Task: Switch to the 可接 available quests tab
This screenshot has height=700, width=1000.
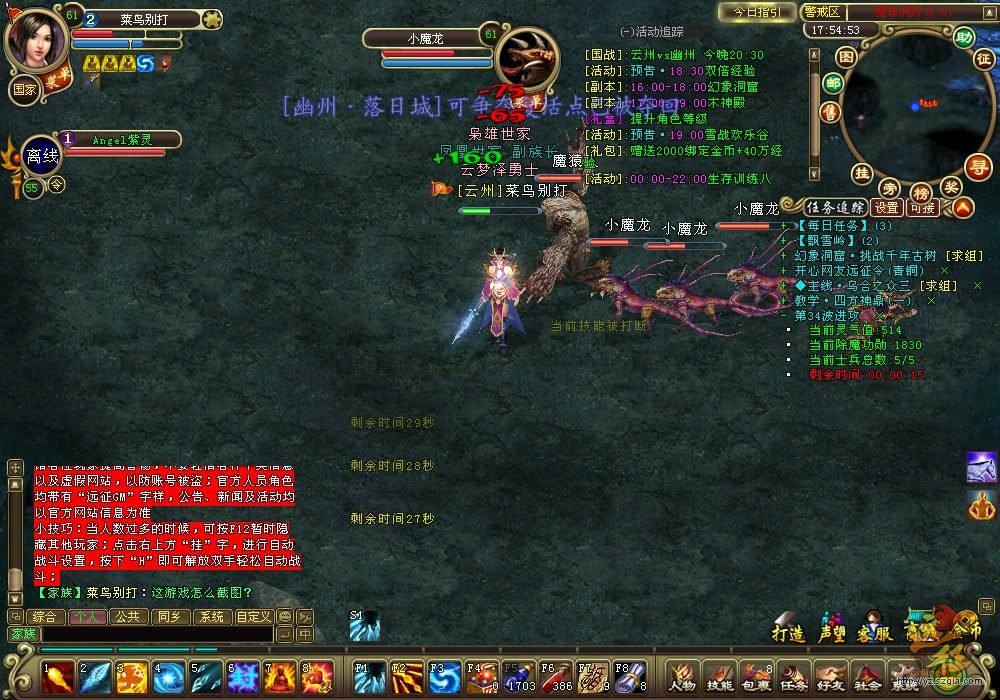Action: coord(922,208)
